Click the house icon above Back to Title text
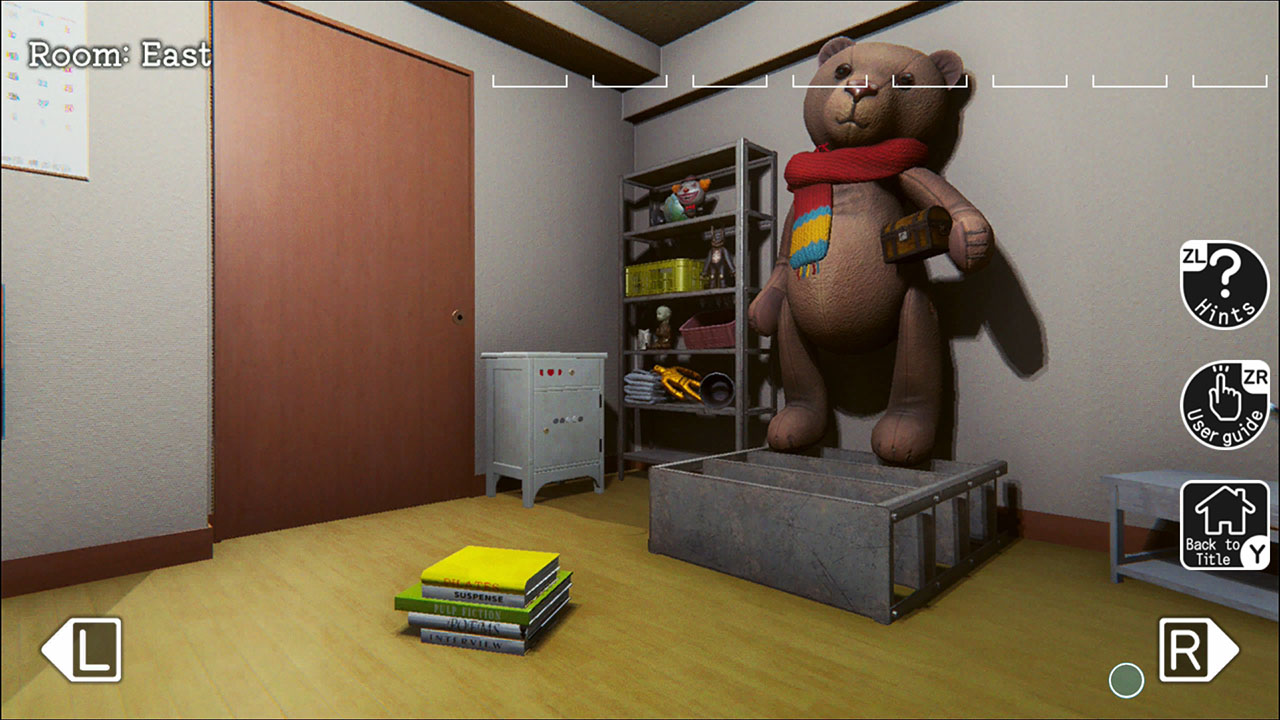Image resolution: width=1280 pixels, height=720 pixels. click(1223, 507)
